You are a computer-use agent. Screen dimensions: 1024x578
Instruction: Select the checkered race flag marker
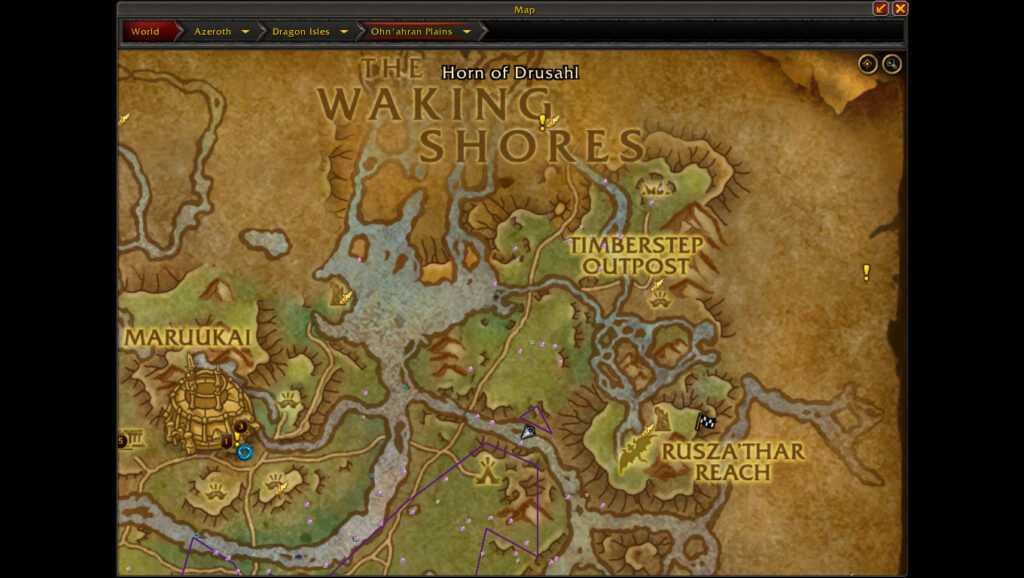(706, 422)
